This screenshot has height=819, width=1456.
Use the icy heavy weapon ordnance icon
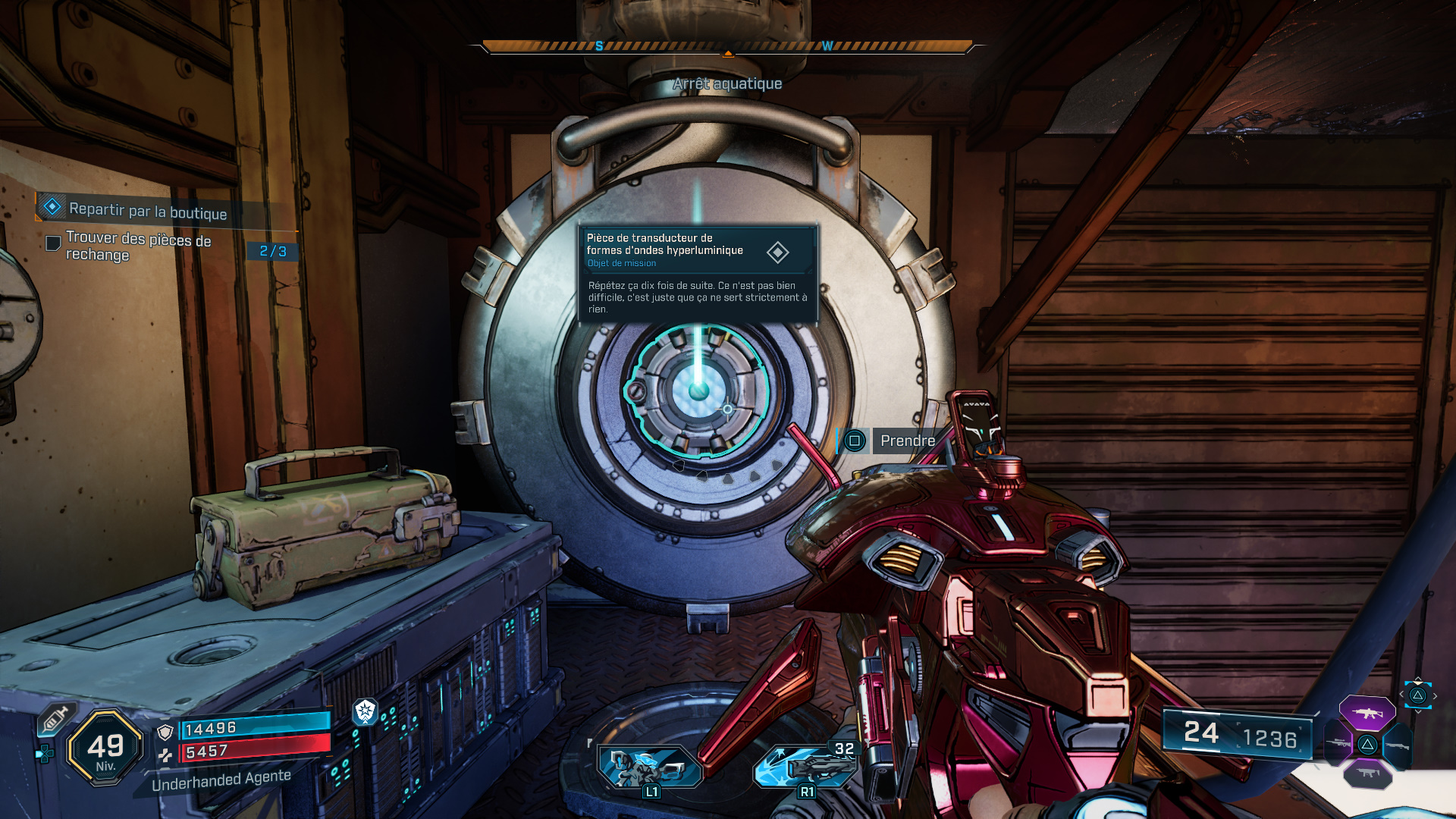click(x=805, y=767)
